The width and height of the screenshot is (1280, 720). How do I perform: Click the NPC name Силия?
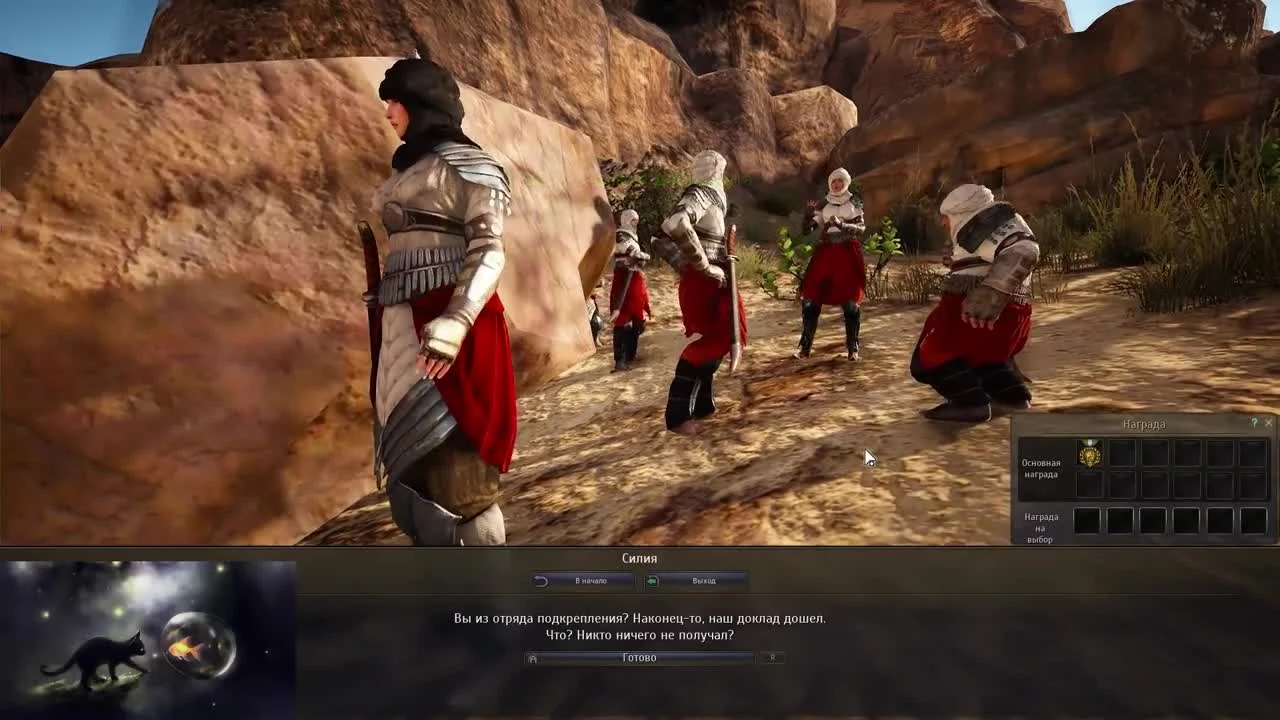639,558
